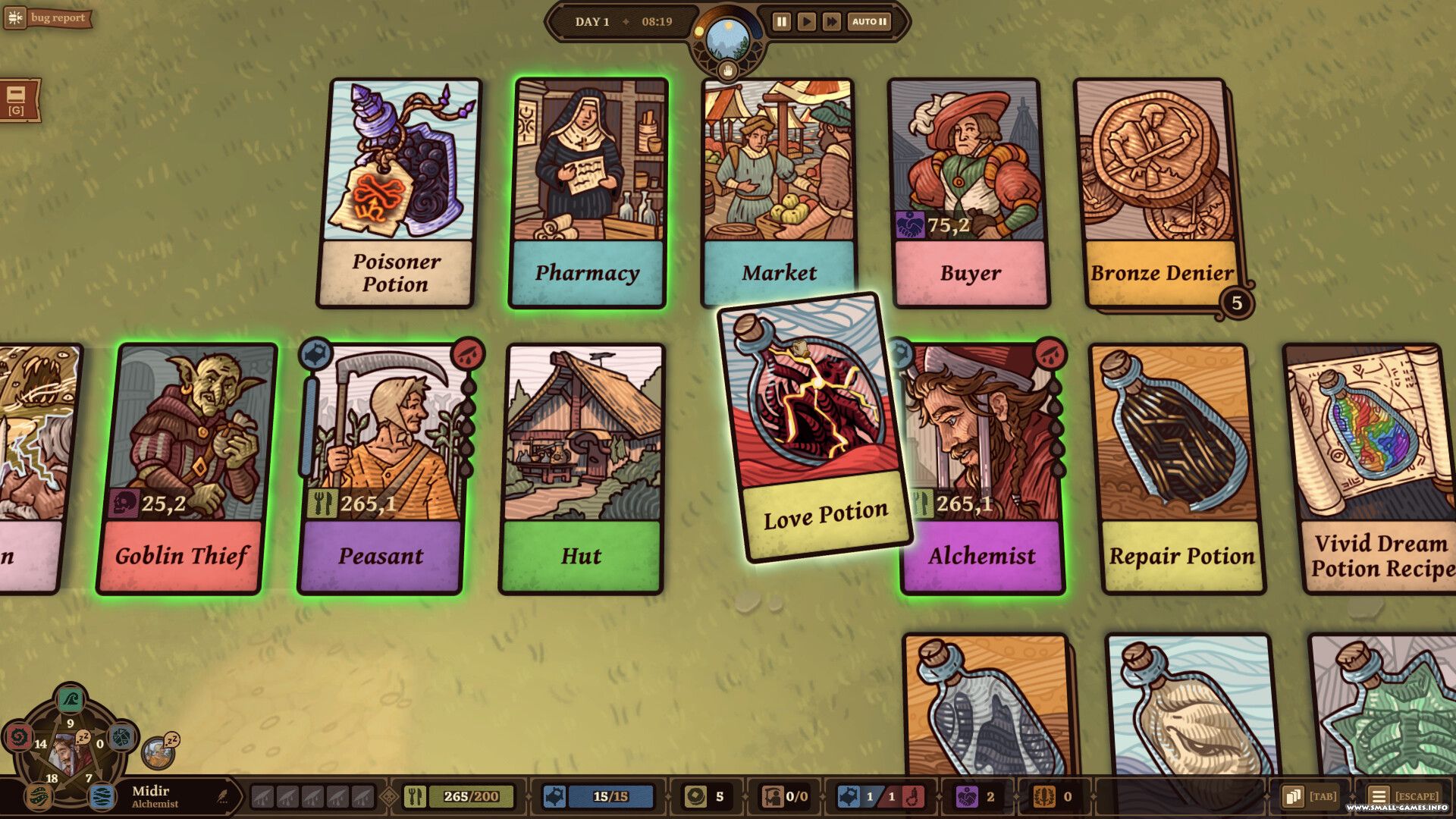1456x819 pixels.
Task: Choose the Peasant card
Action: click(x=381, y=468)
